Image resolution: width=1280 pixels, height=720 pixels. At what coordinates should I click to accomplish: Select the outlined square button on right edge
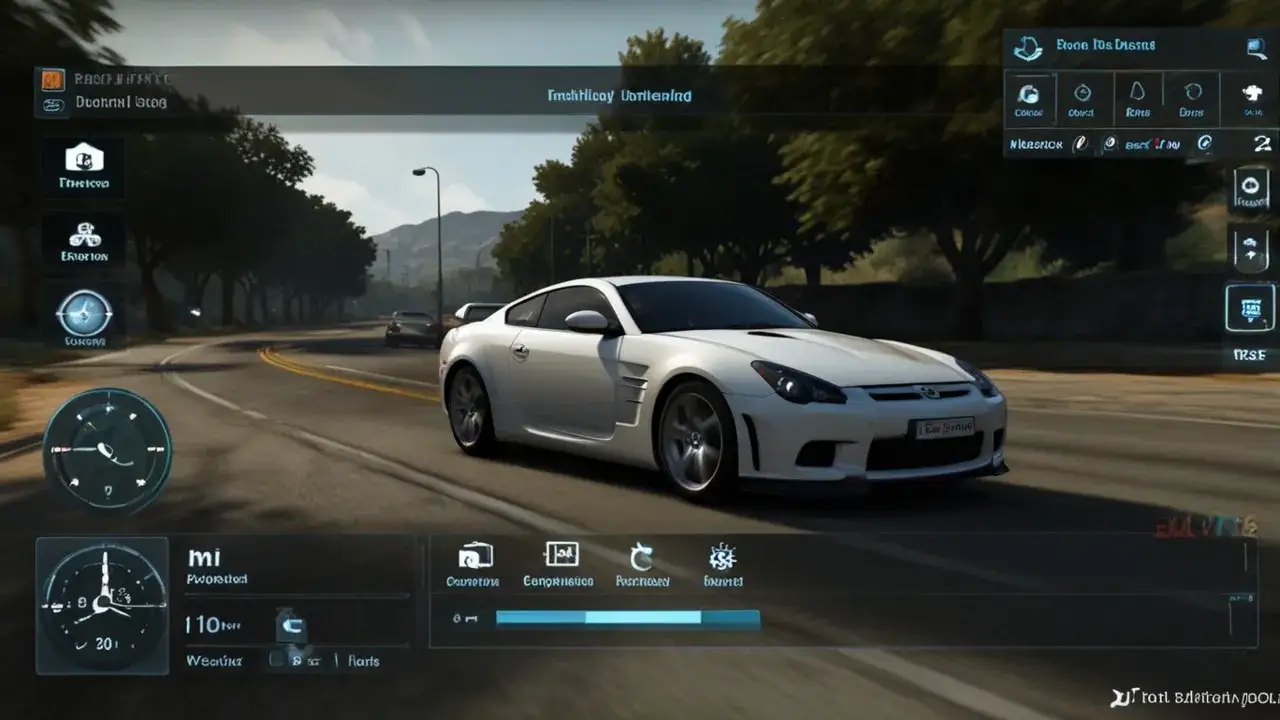point(1250,308)
